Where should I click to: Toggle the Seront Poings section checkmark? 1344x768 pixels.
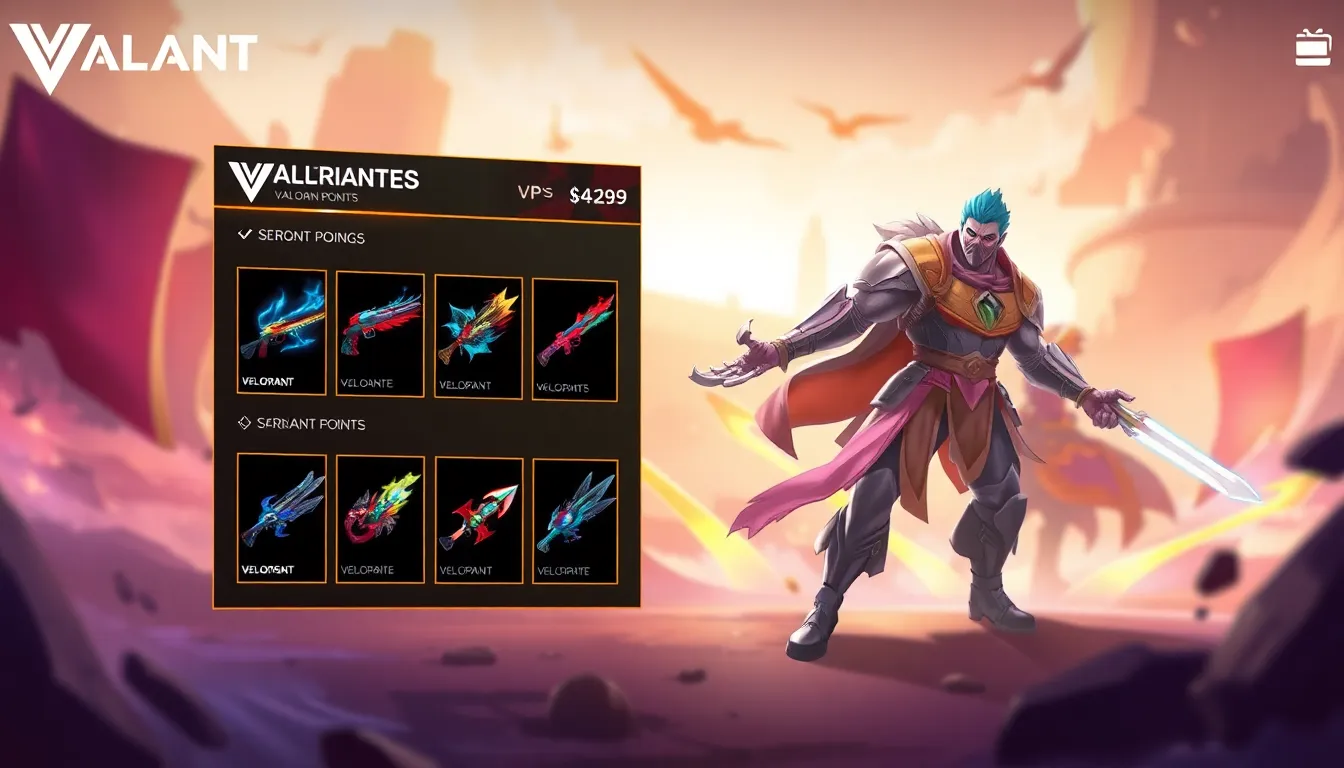244,235
